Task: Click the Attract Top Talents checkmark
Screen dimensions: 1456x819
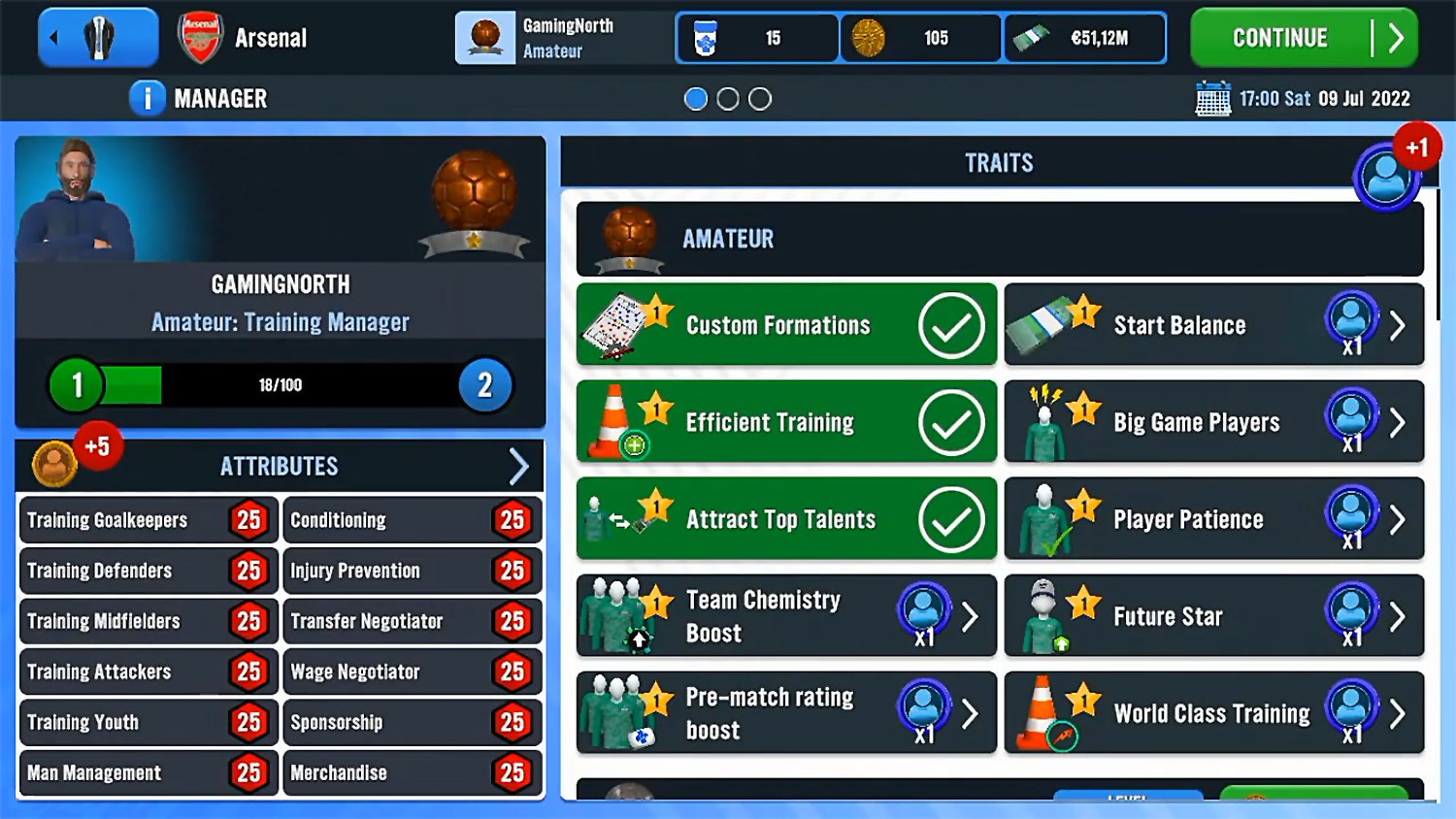Action: click(x=953, y=519)
